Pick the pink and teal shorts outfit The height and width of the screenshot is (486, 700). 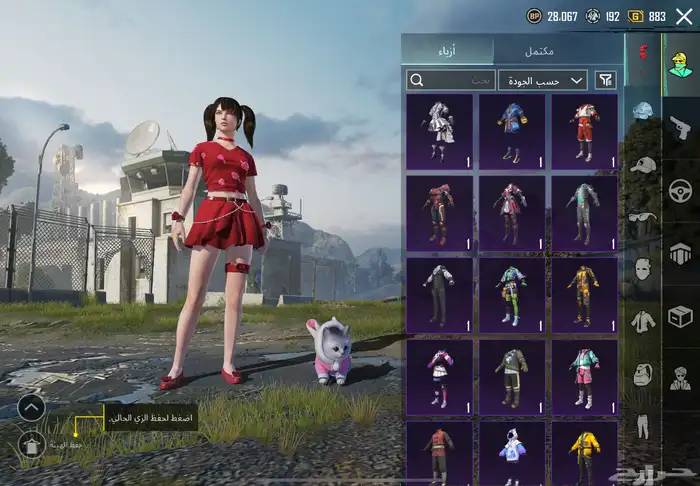(584, 376)
